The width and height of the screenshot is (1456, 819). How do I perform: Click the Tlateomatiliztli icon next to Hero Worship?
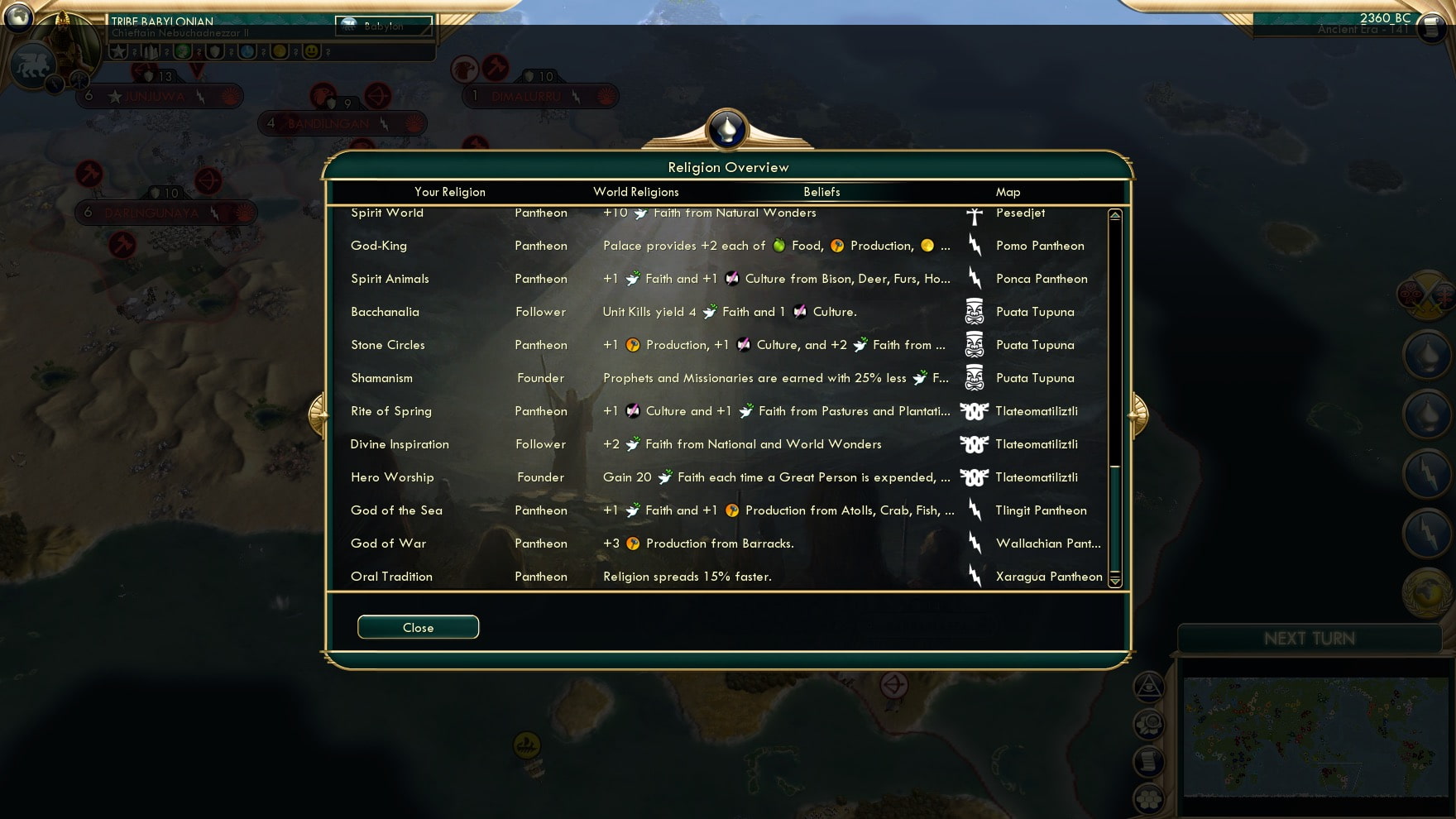tap(975, 477)
